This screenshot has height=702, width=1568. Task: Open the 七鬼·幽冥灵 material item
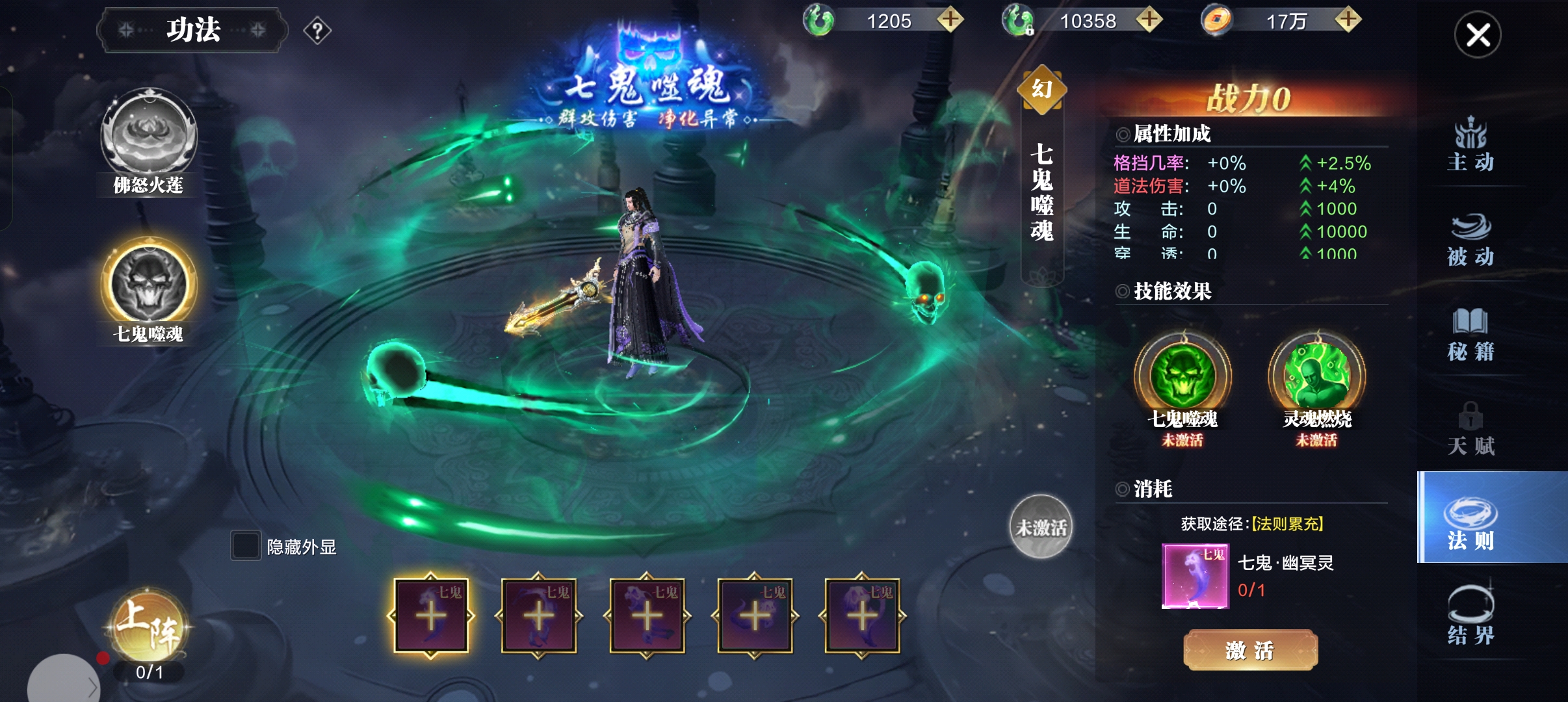[1195, 576]
